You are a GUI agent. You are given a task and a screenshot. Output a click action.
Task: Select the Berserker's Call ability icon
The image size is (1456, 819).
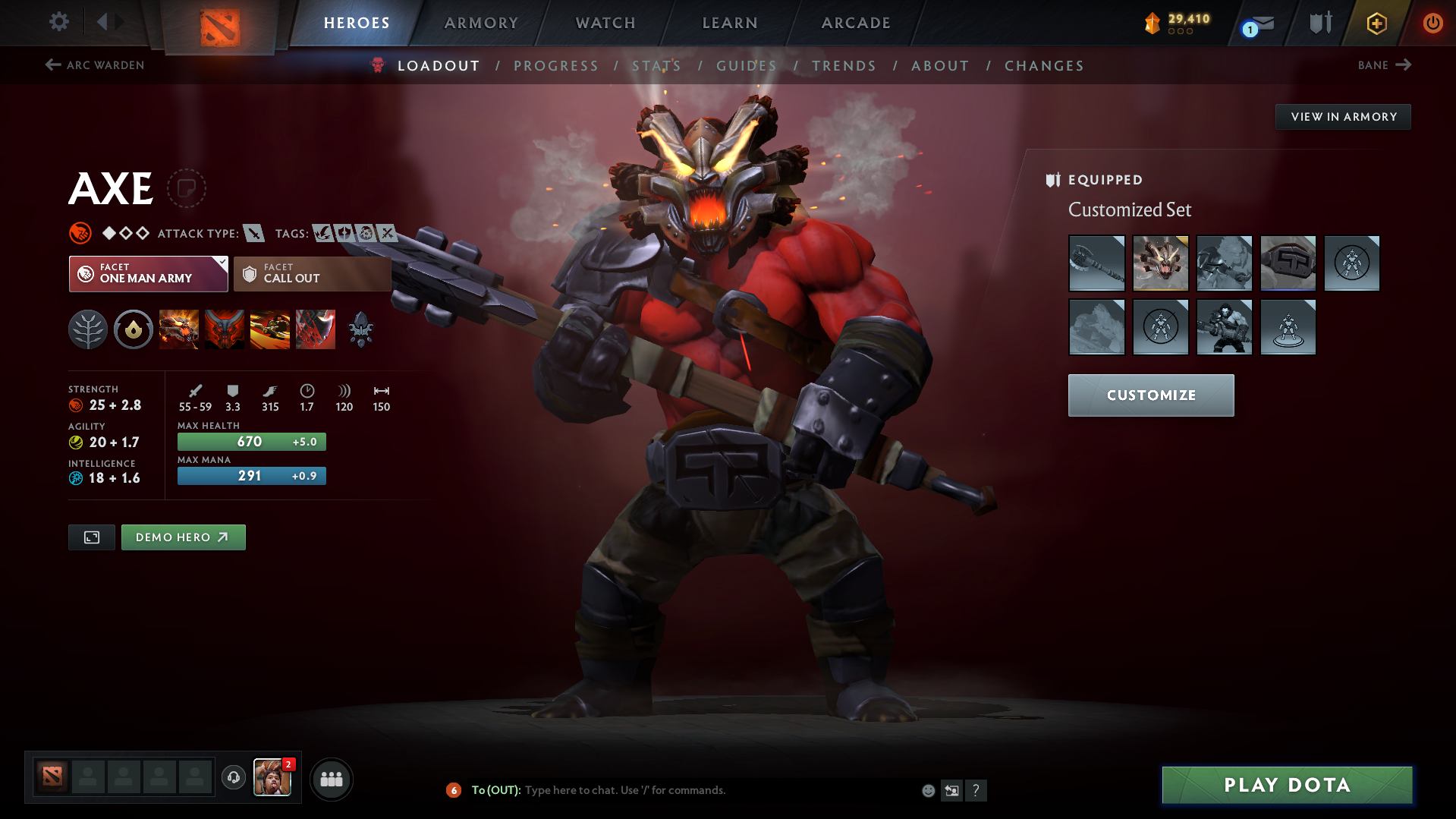click(178, 329)
